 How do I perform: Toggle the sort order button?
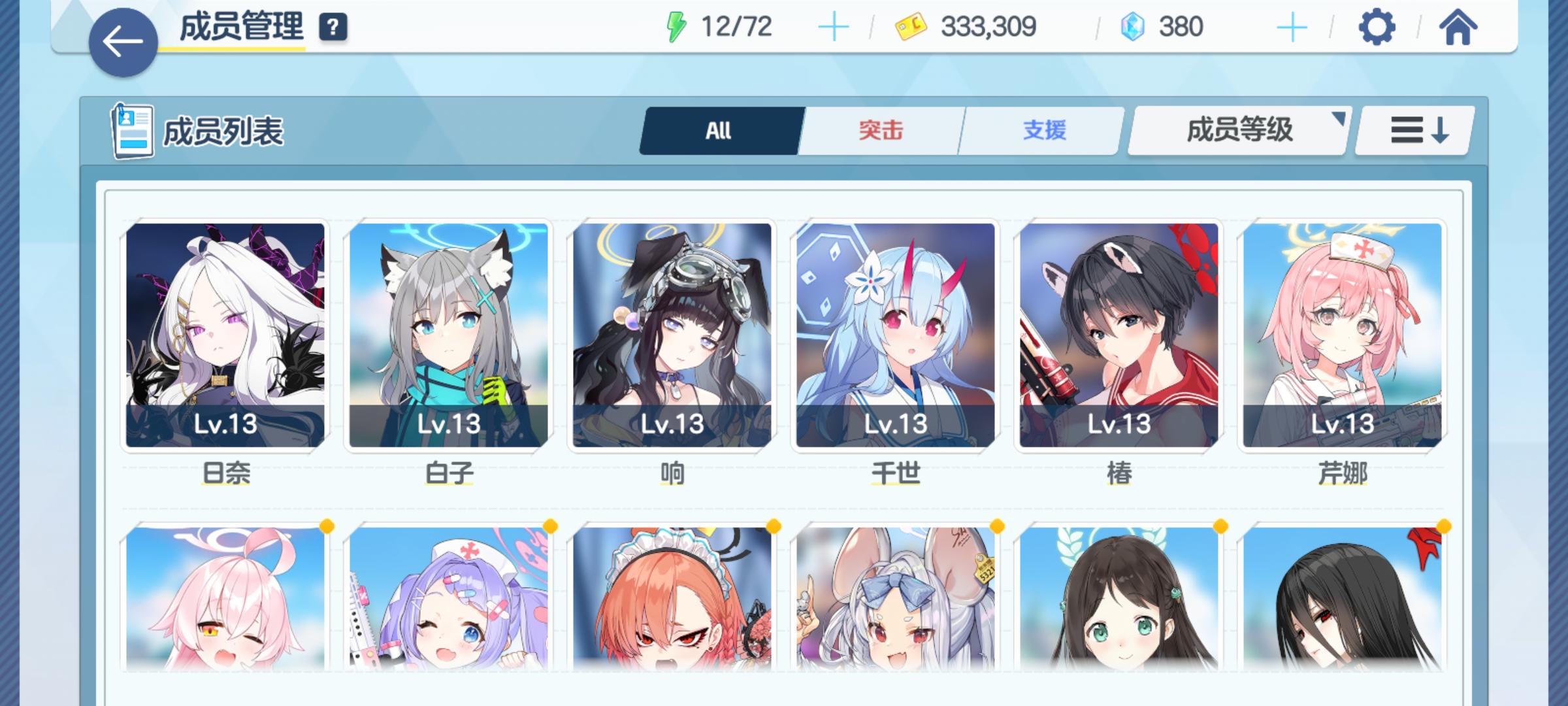pyautogui.click(x=1413, y=130)
